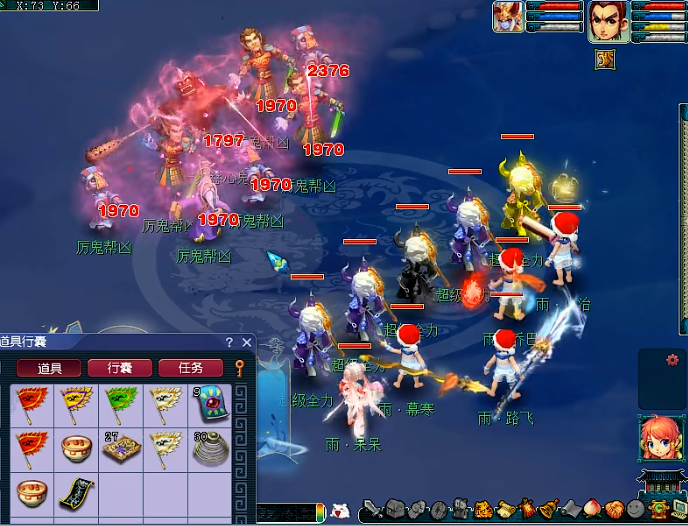Screen dimensions: 688x526
Task: Click the golden buff status icon
Action: tap(605, 59)
